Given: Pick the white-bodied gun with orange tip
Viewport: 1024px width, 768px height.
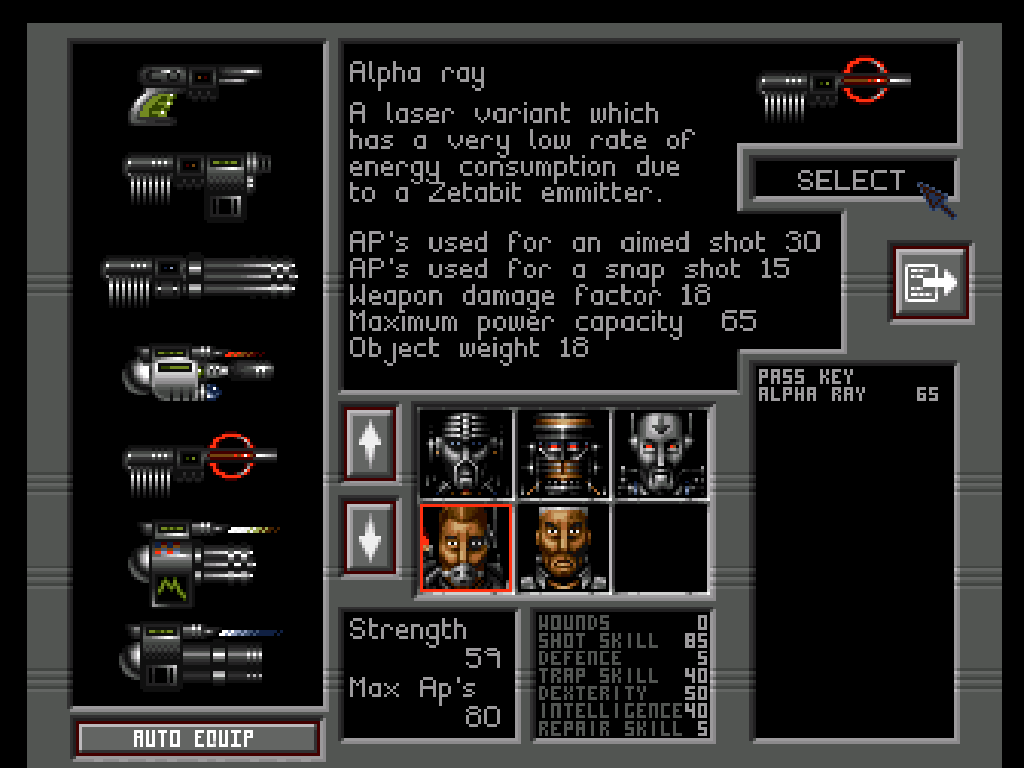Looking at the screenshot, I should (x=197, y=372).
